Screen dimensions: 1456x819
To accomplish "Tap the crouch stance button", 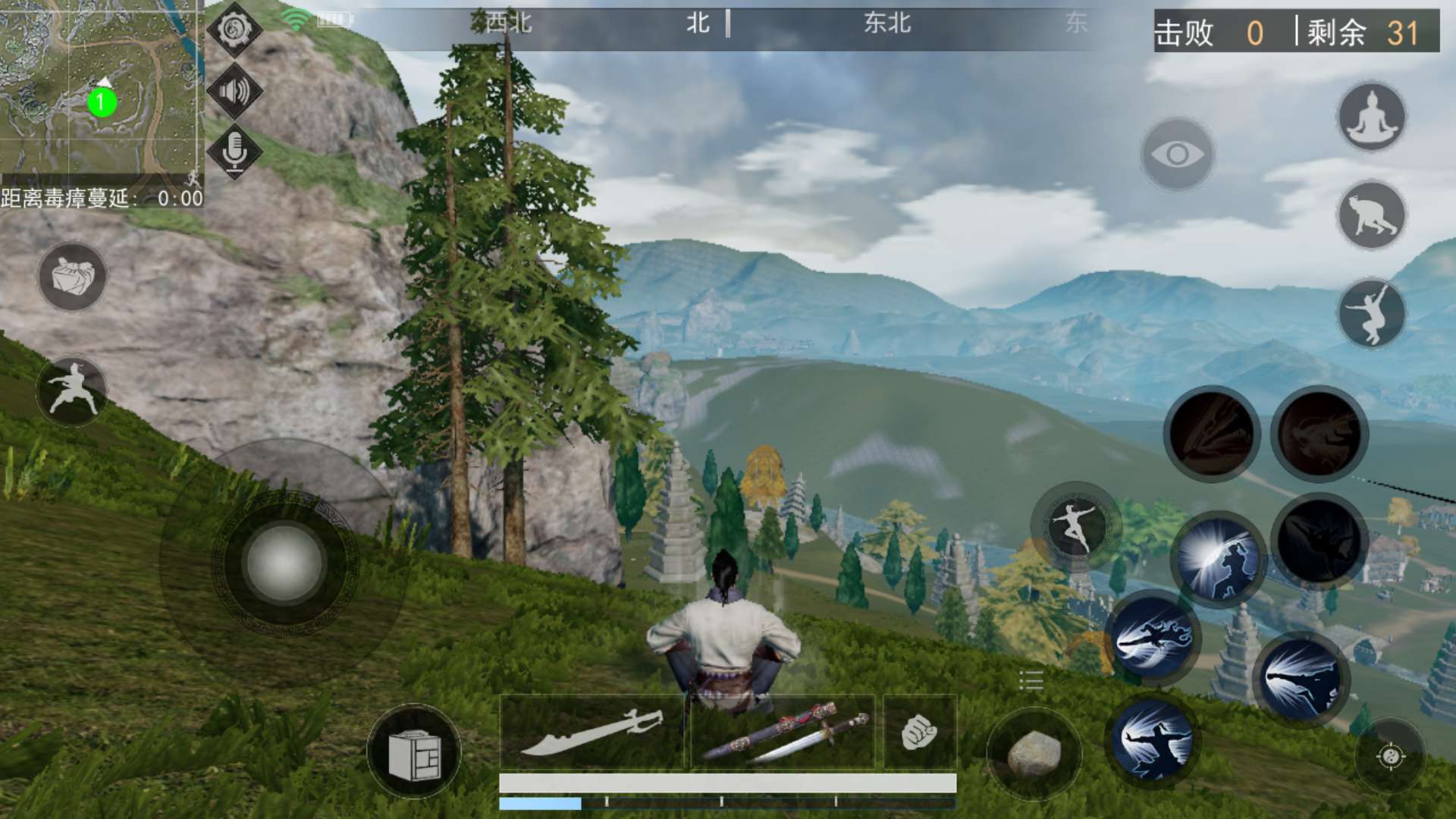I will [x=1371, y=216].
